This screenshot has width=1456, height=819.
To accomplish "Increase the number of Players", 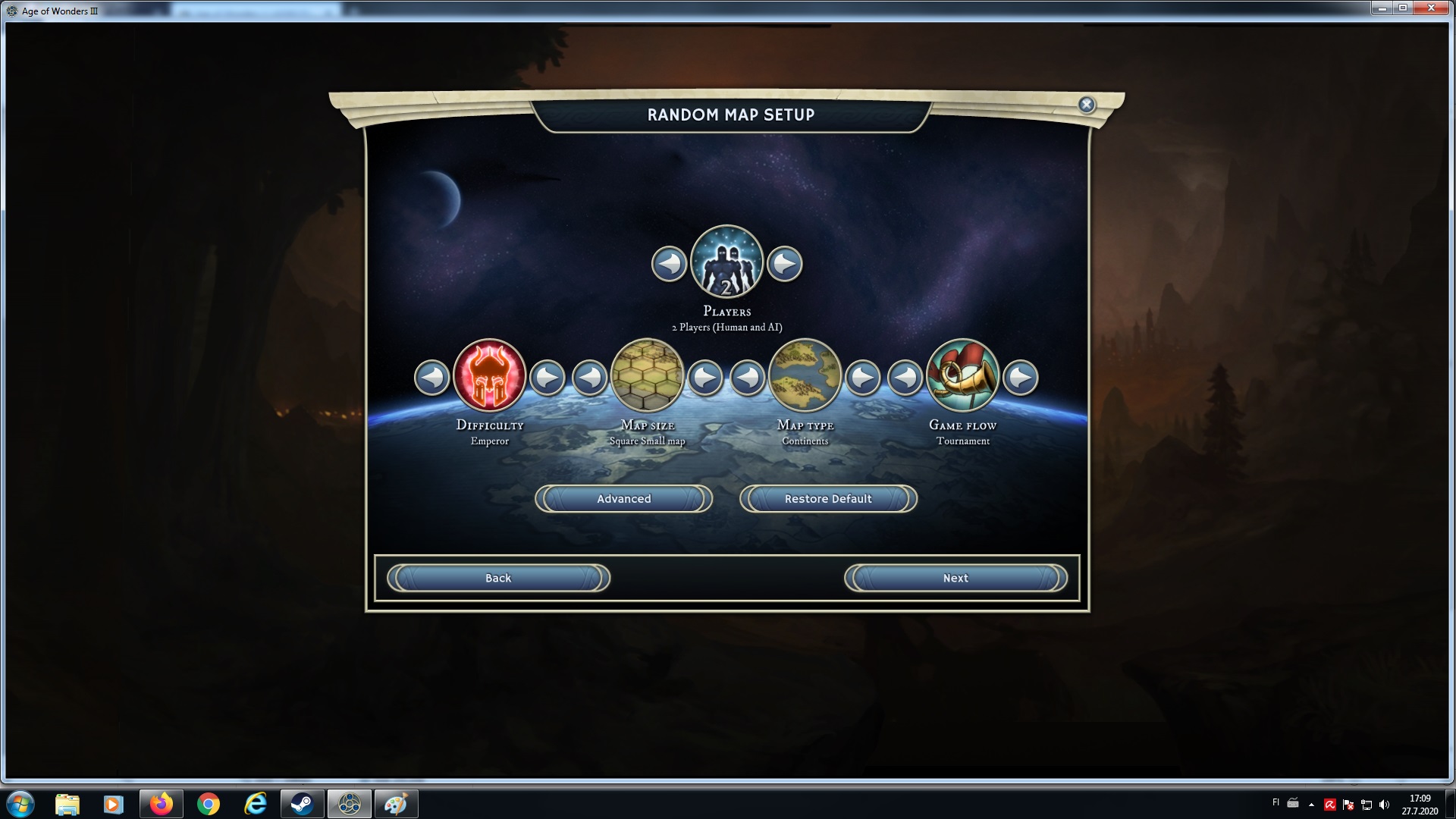I will [x=785, y=264].
